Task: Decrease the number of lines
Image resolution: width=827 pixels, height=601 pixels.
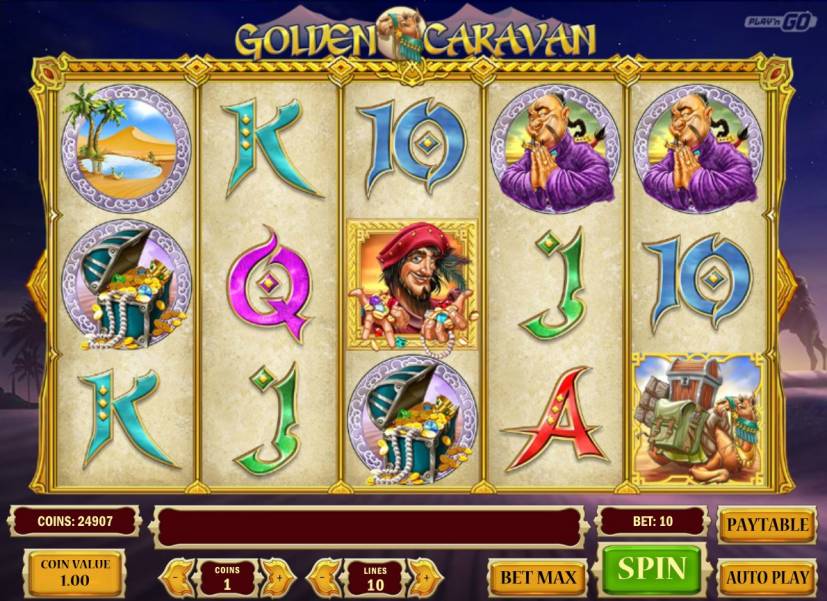Action: [323, 577]
